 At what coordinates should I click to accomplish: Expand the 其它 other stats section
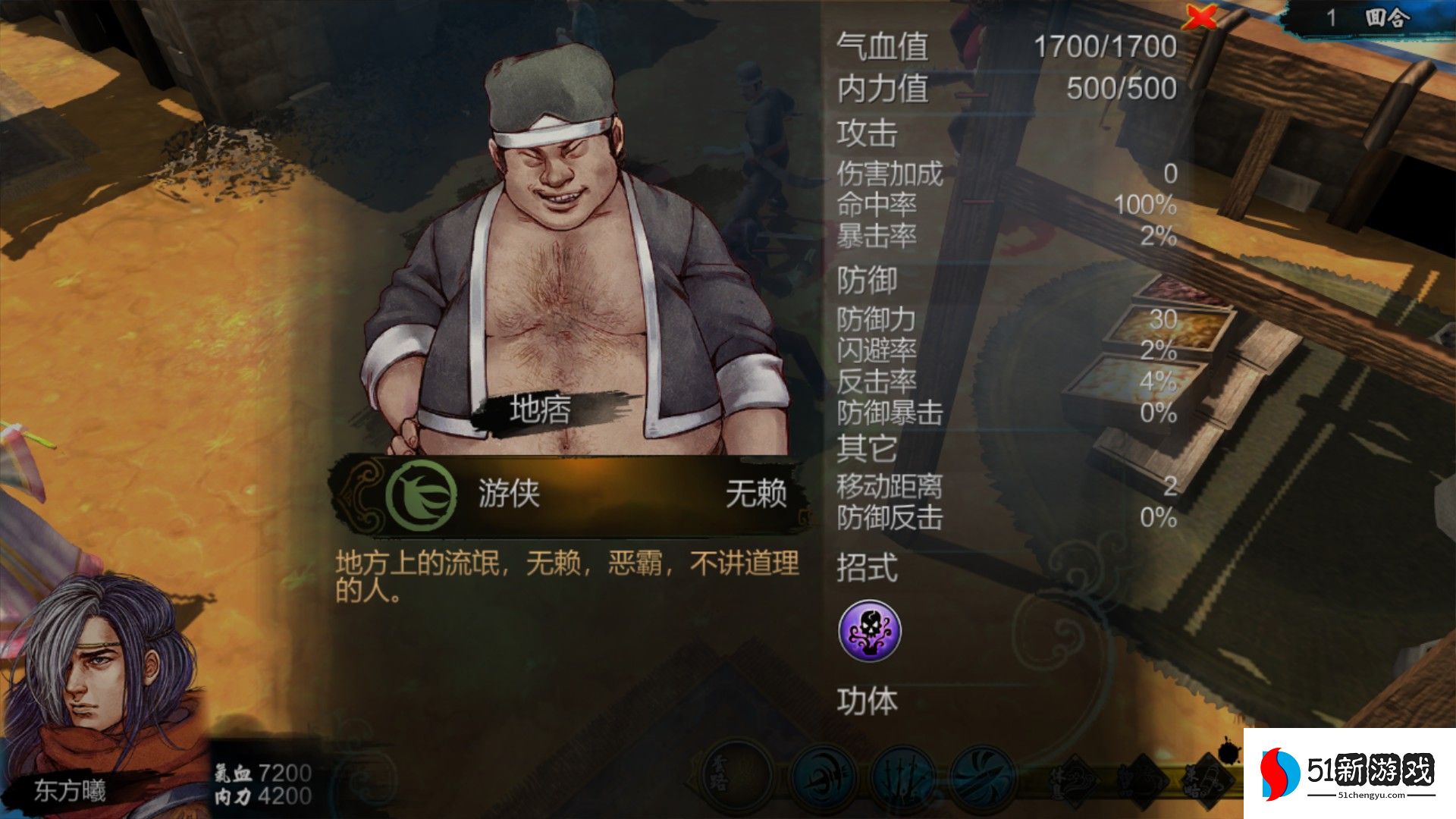coord(867,450)
